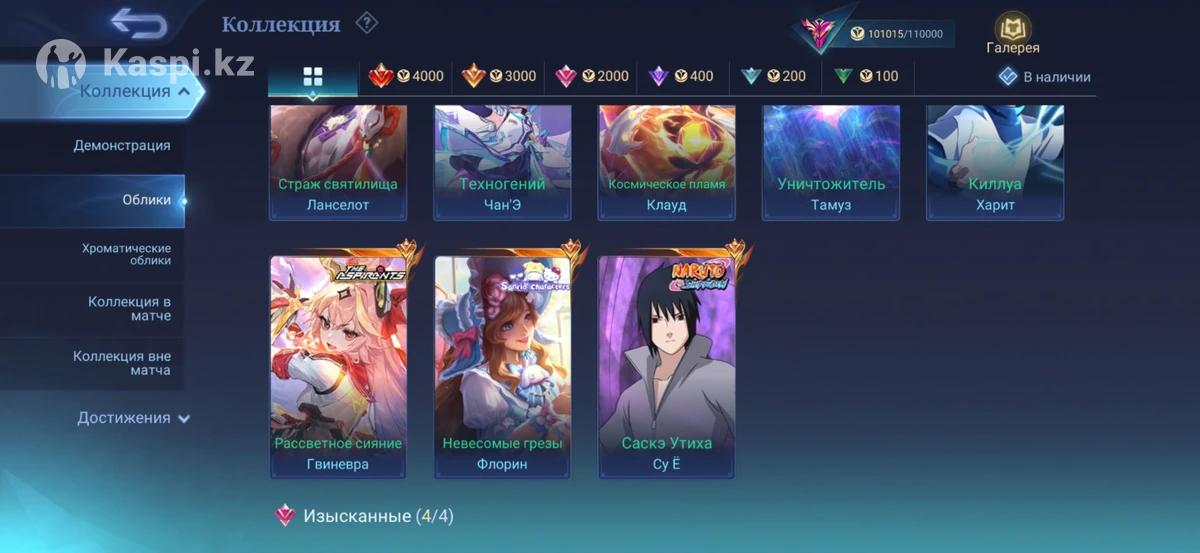The width and height of the screenshot is (1200, 553).
Task: Select Гвиневра's Рассветное сияние skin card
Action: 338,367
